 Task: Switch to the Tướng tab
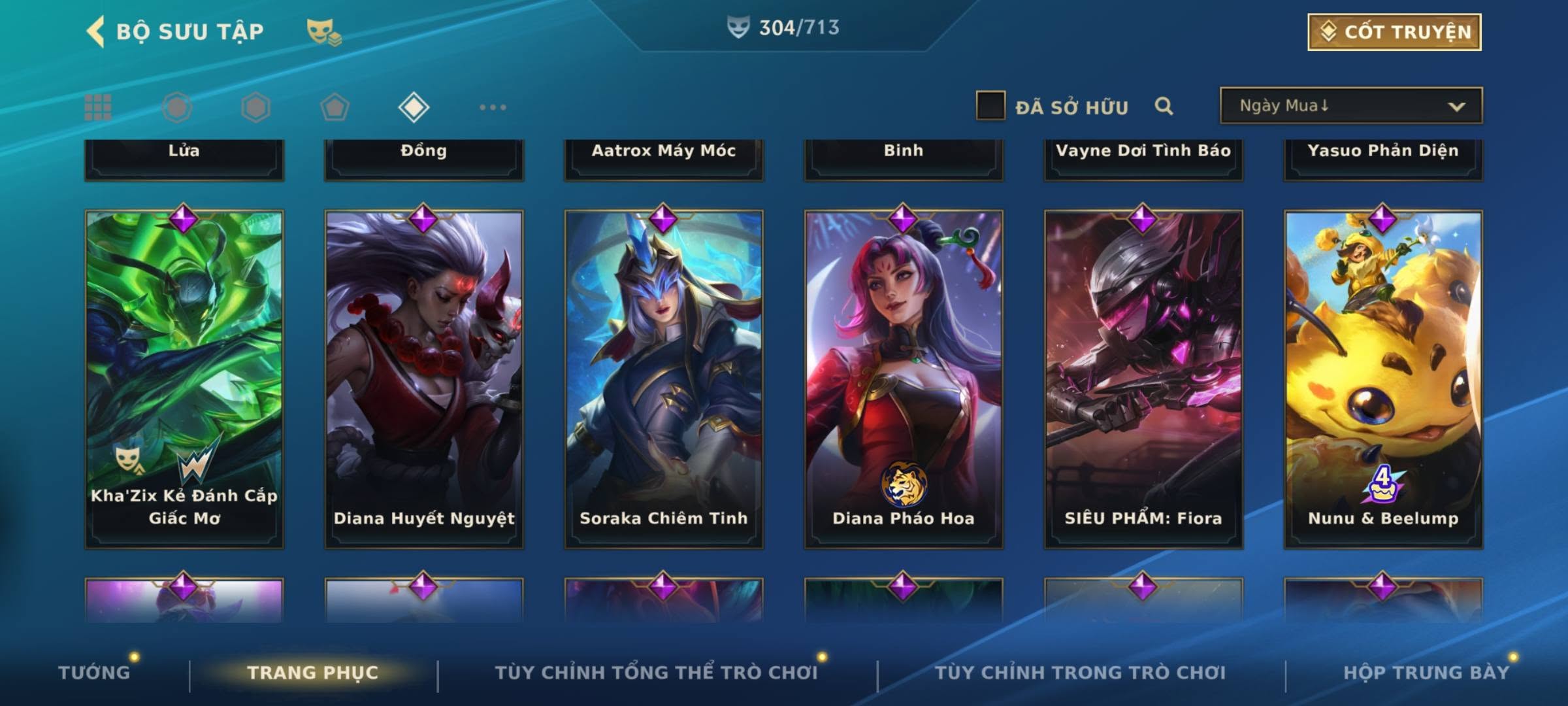tap(94, 673)
